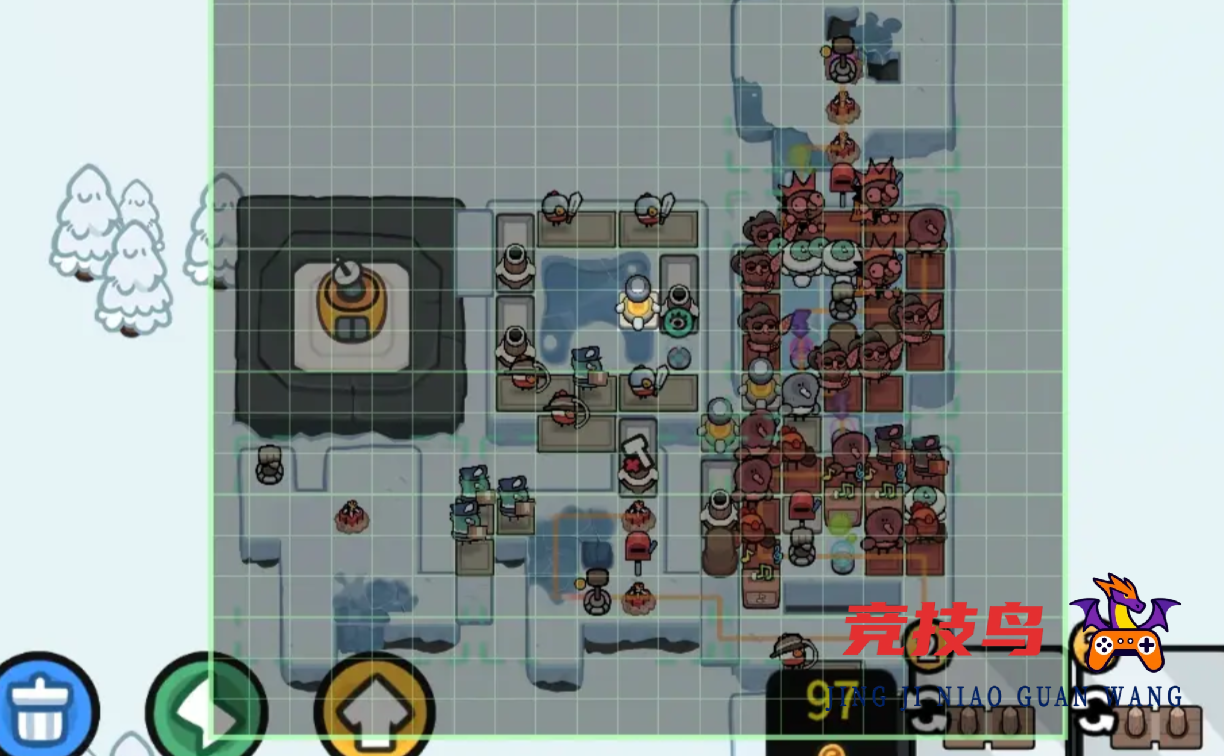Tap the green left arrow button
Viewport: 1224px width, 756px height.
[206, 710]
